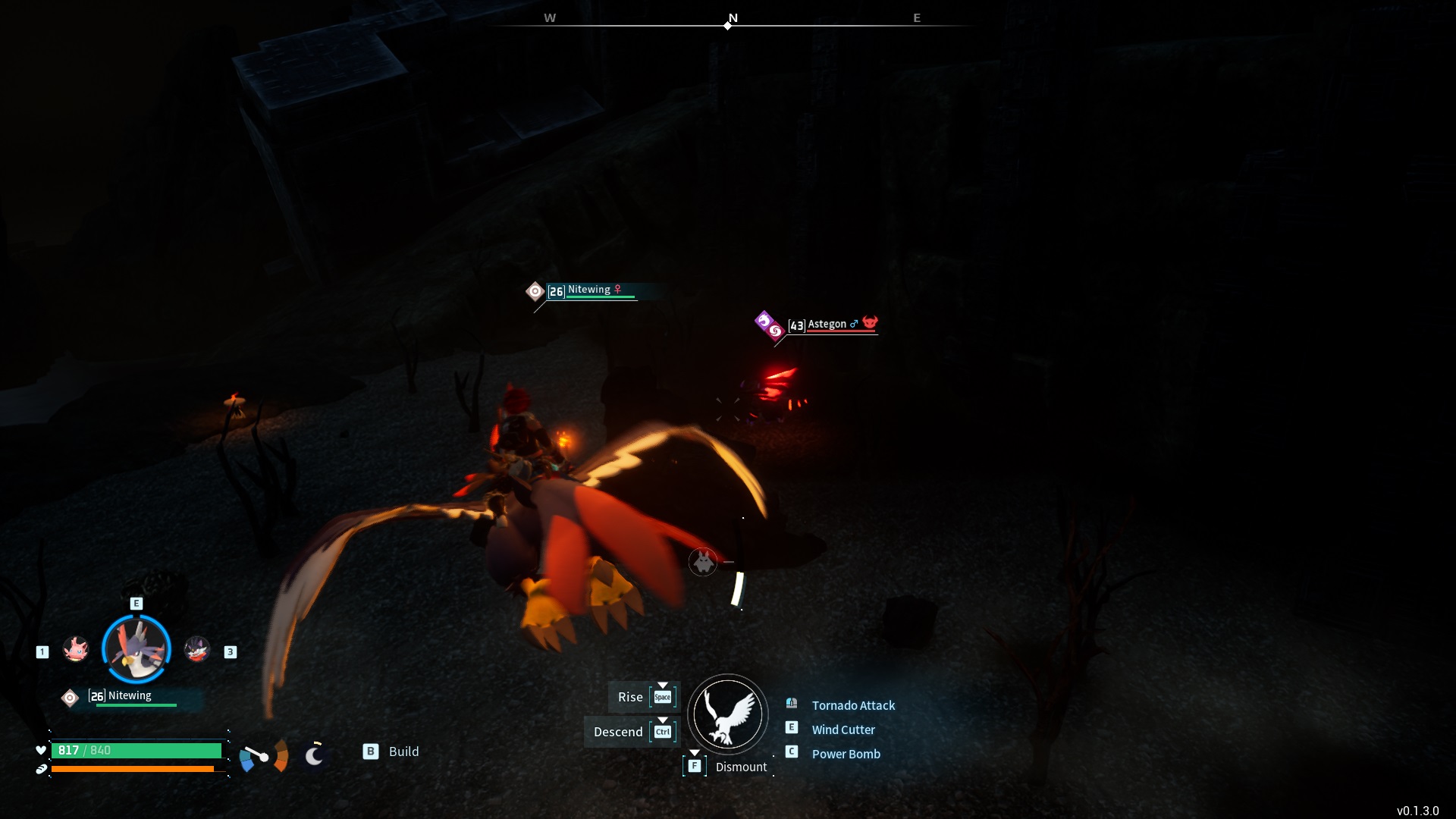Click the Tornado Attack mouse icon
The image size is (1456, 819).
pyautogui.click(x=792, y=704)
